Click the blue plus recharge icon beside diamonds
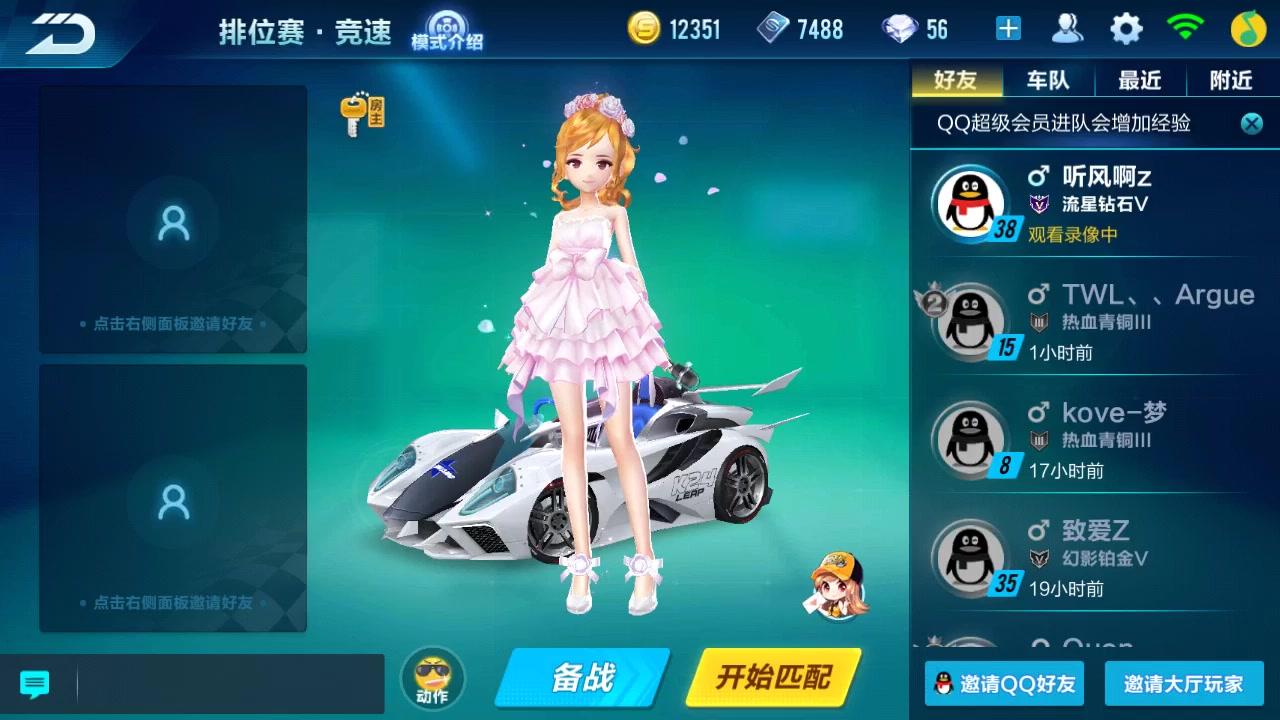1280x720 pixels. (1007, 28)
